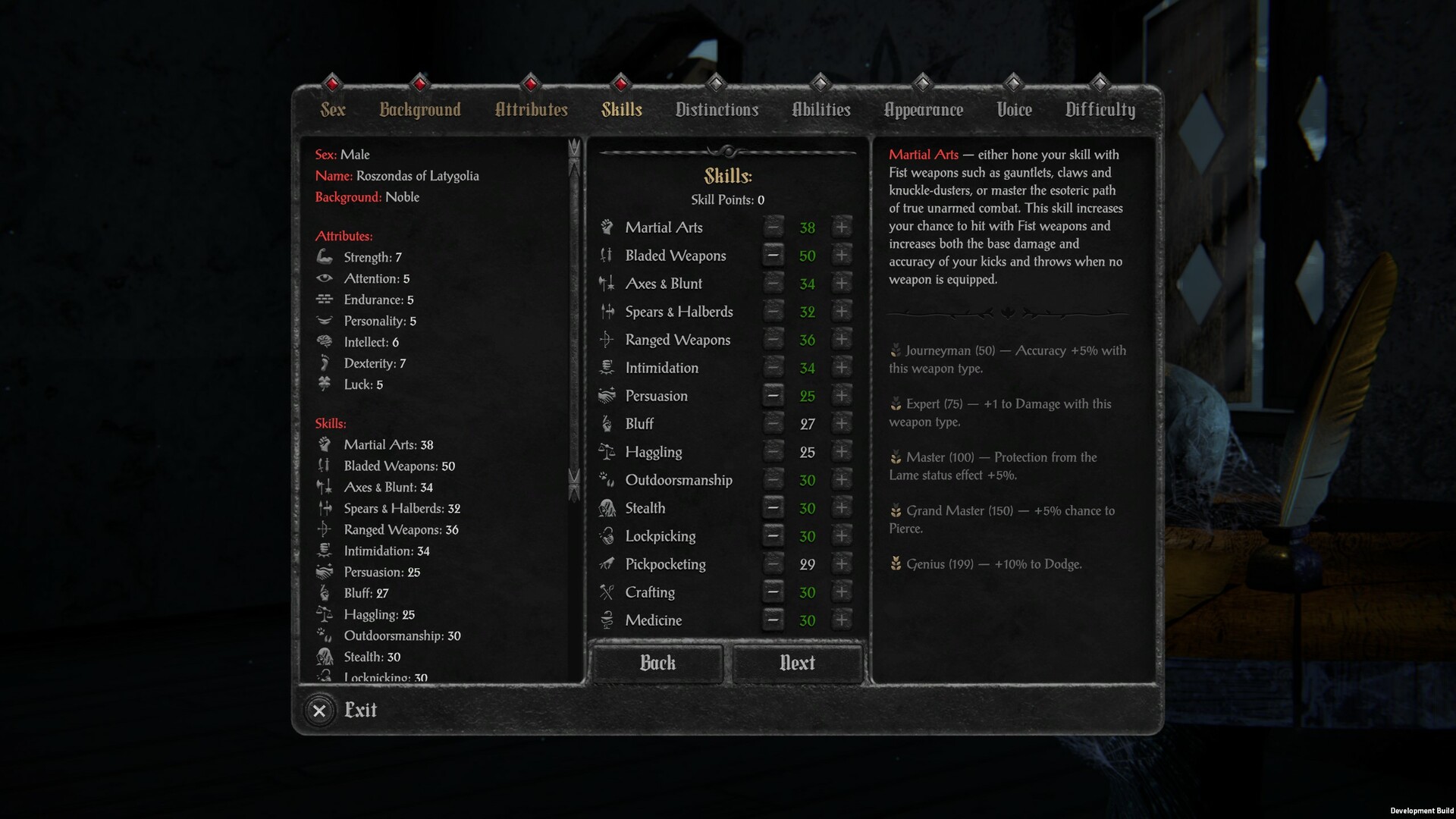Select the Ranged Weapons bow icon

point(607,339)
